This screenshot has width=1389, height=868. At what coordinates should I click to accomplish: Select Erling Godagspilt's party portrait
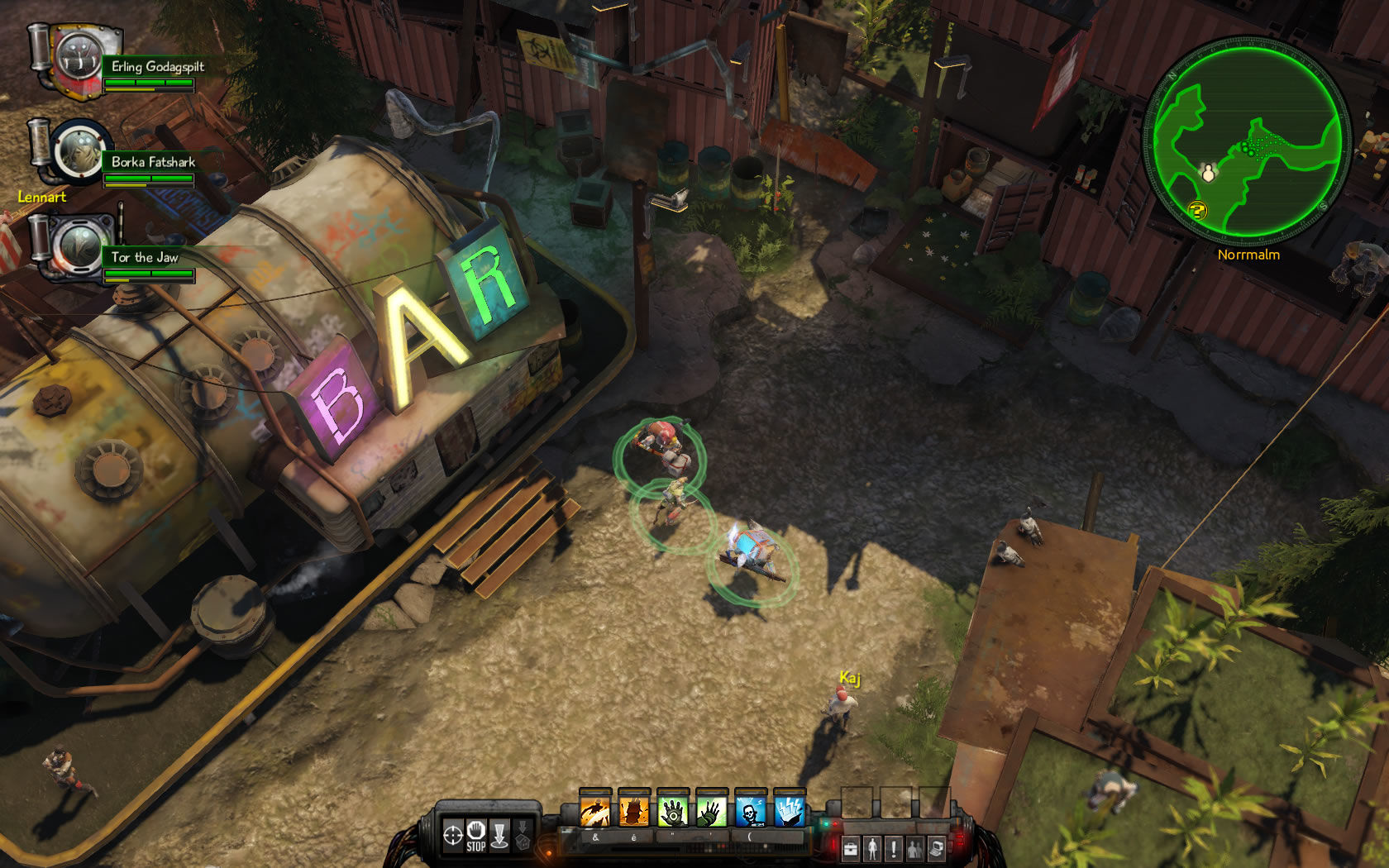pyautogui.click(x=79, y=59)
